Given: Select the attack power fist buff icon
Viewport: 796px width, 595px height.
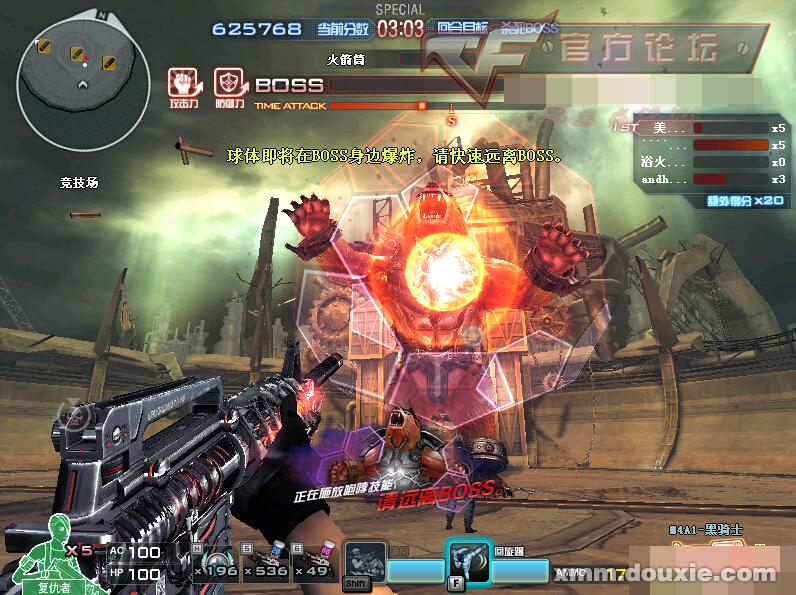Looking at the screenshot, I should coord(182,83).
